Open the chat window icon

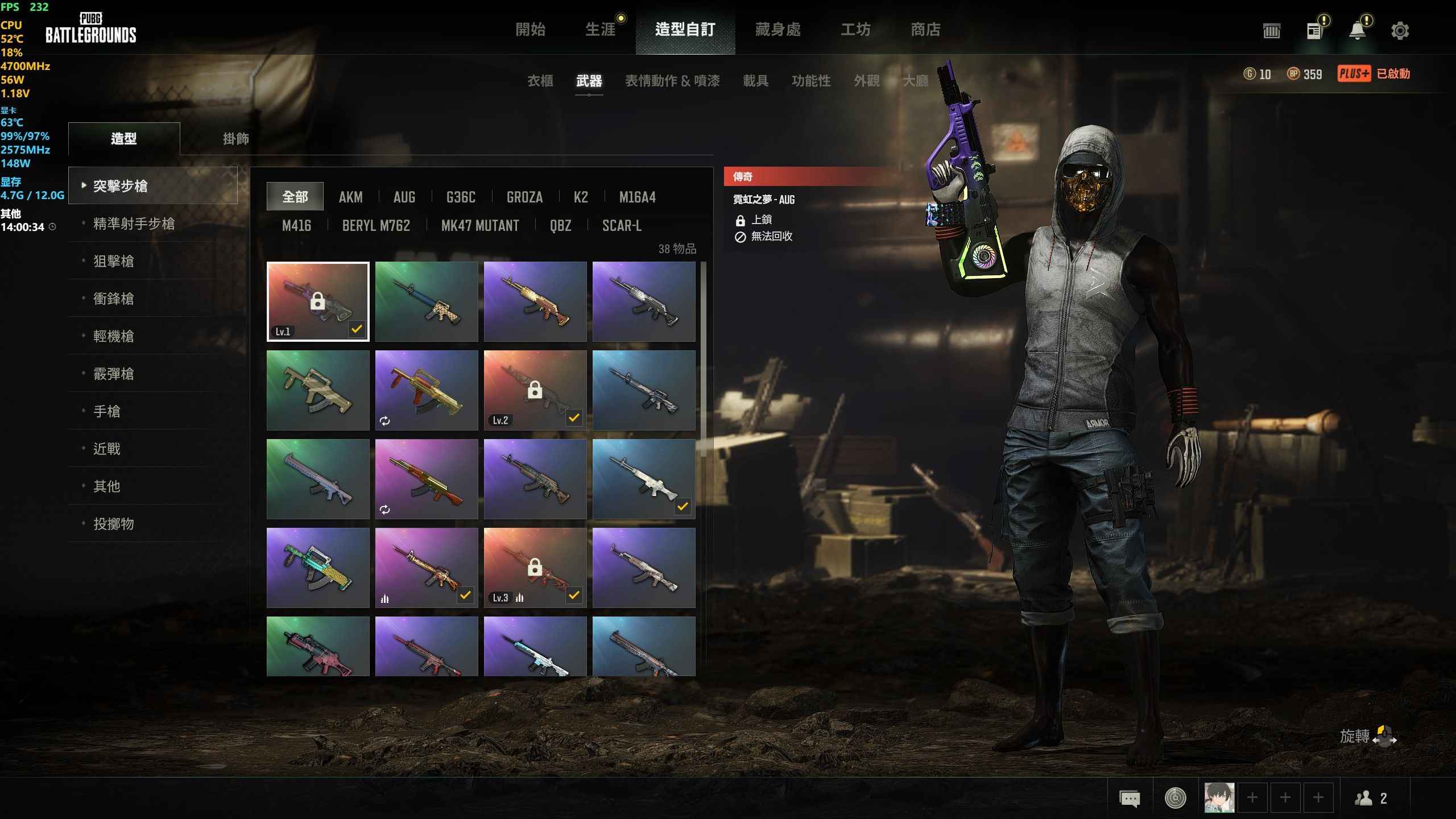coord(1130,799)
